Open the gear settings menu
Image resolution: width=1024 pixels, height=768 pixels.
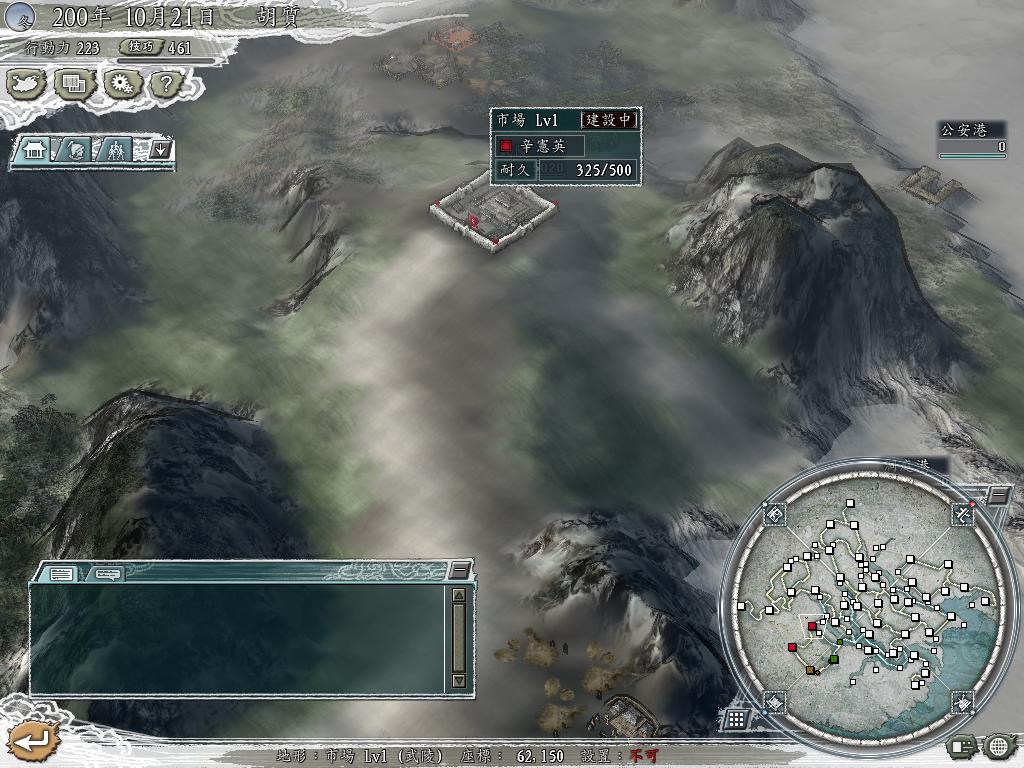coord(121,84)
